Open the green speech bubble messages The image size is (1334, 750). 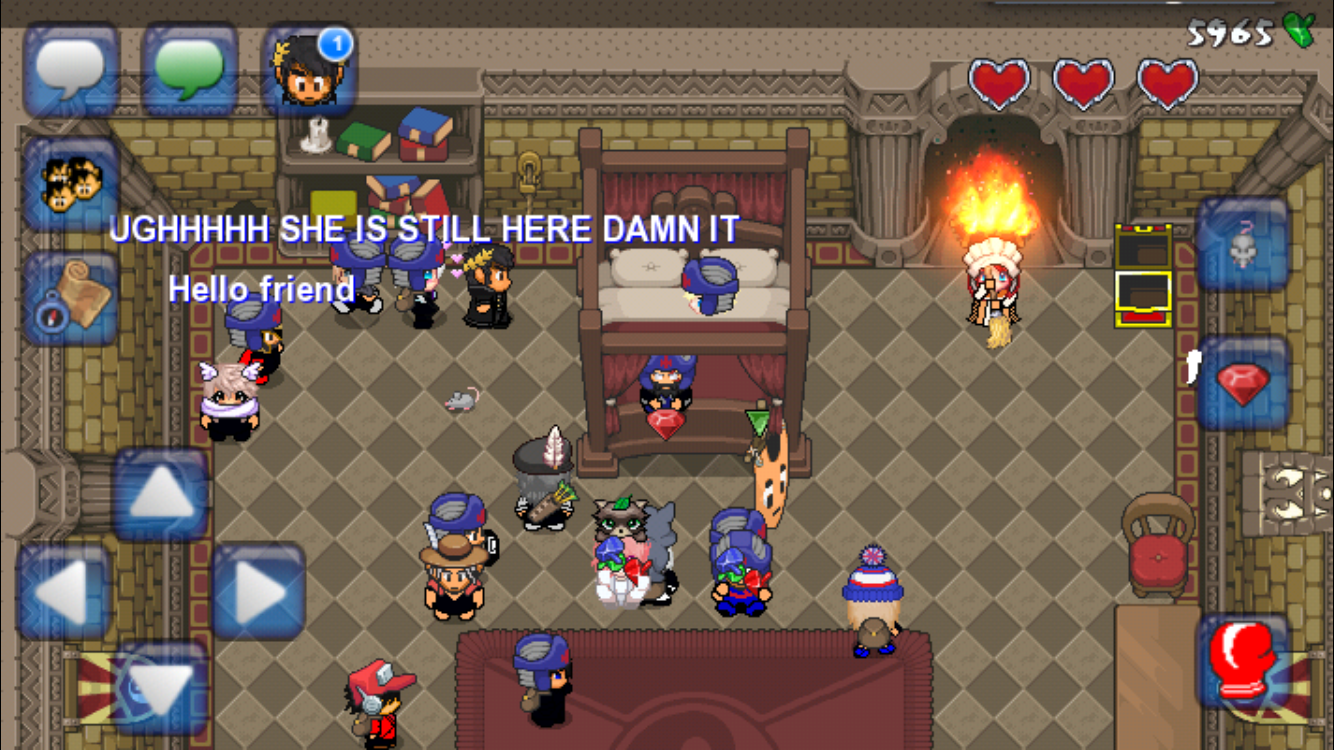[189, 69]
